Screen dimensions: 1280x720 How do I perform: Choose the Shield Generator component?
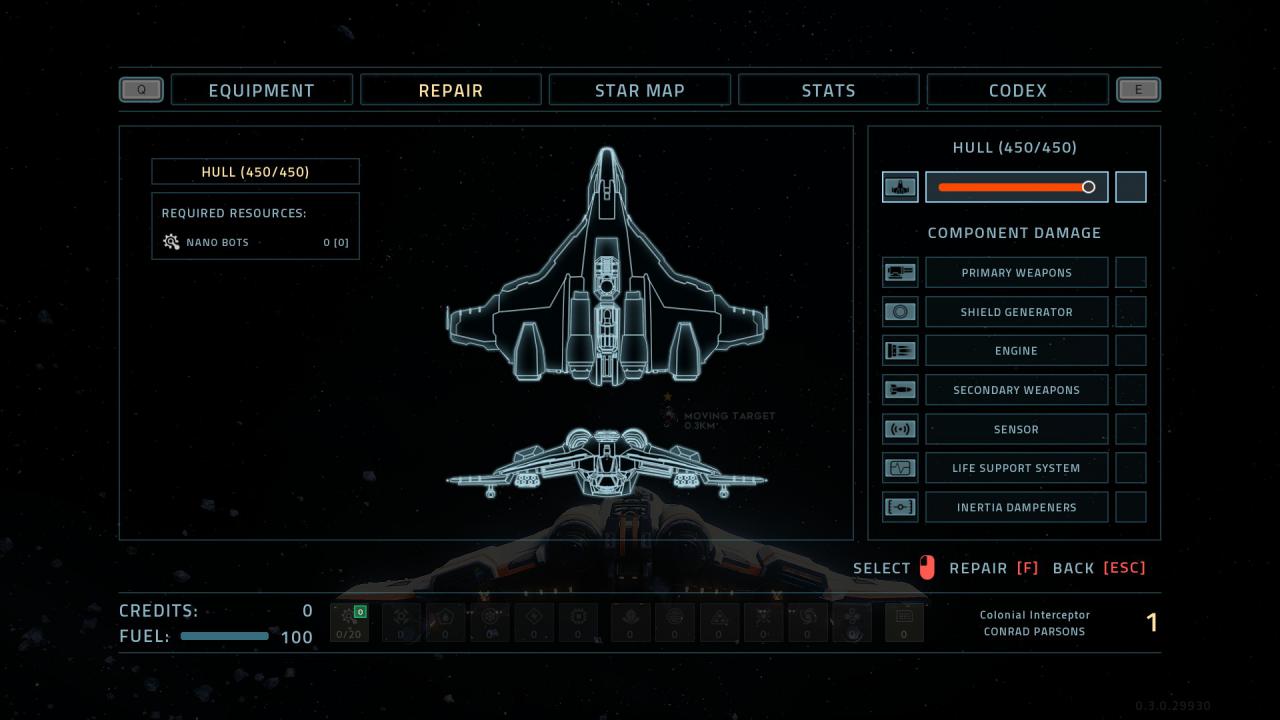pyautogui.click(x=1016, y=312)
